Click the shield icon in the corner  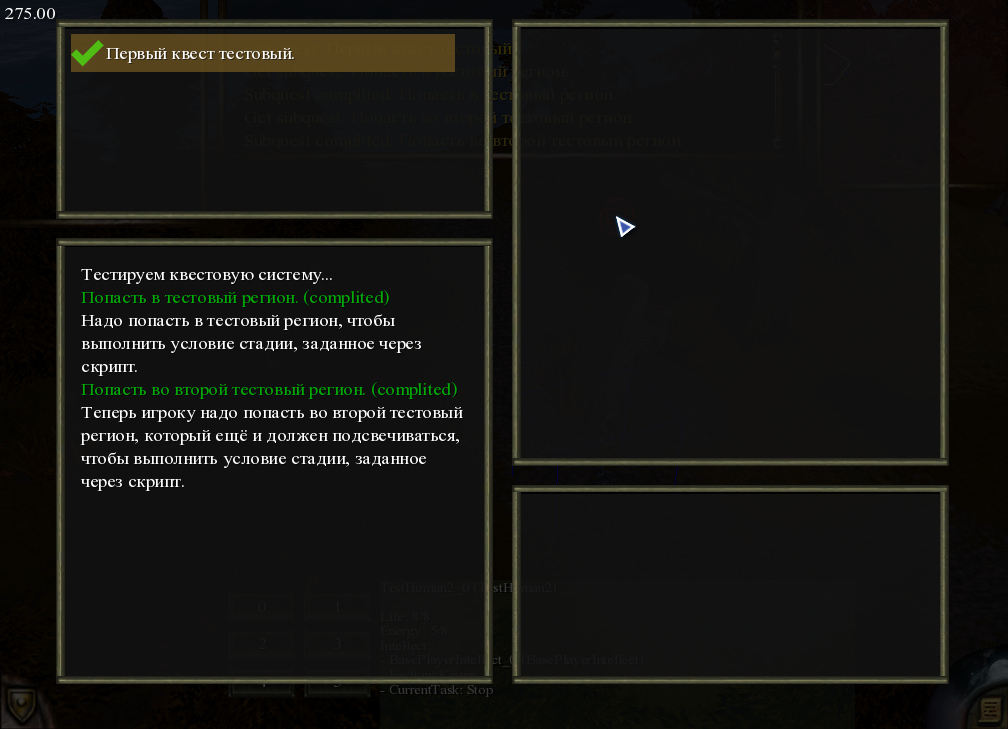pyautogui.click(x=19, y=706)
